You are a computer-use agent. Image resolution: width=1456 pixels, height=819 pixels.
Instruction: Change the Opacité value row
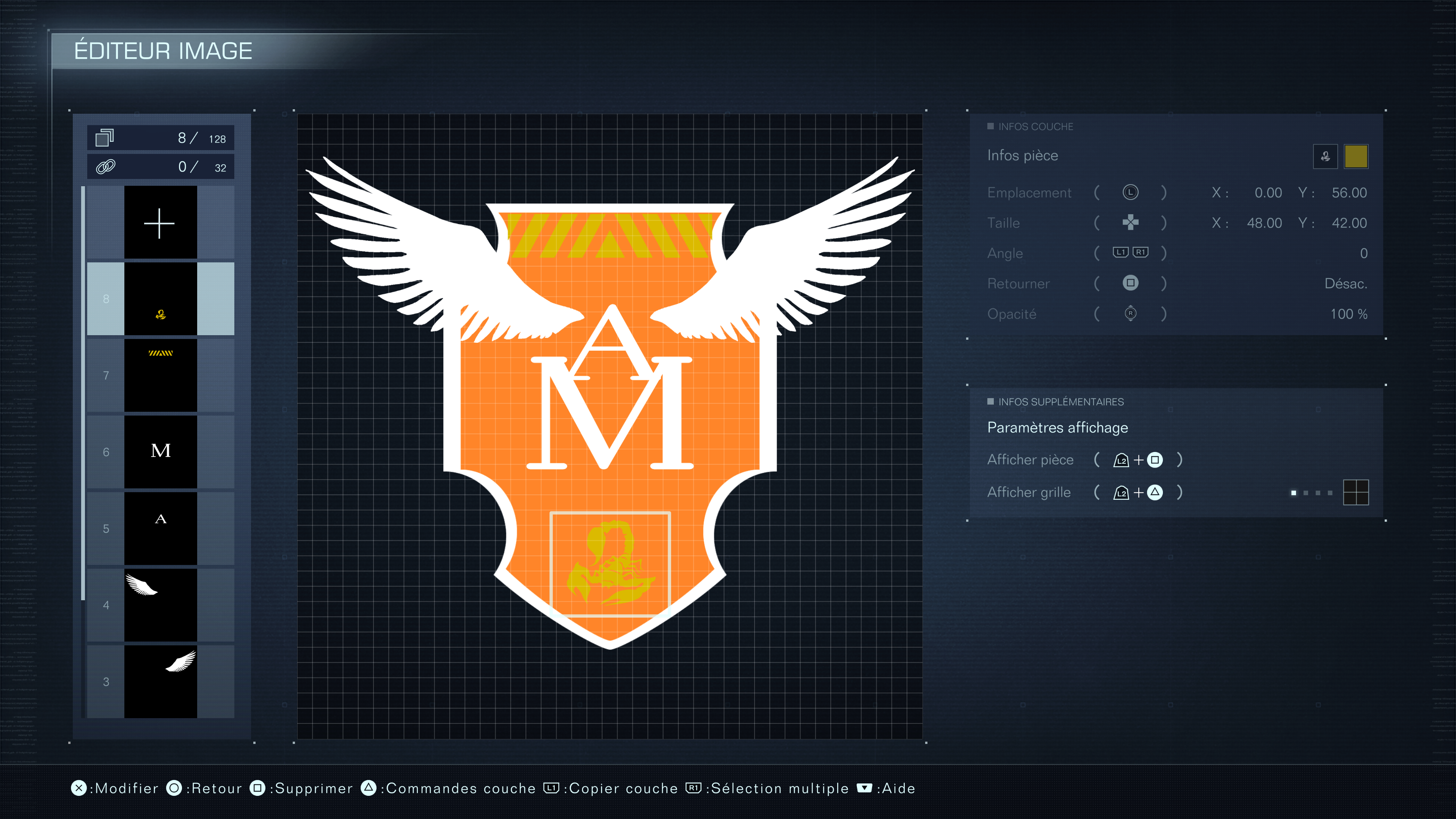1176,314
